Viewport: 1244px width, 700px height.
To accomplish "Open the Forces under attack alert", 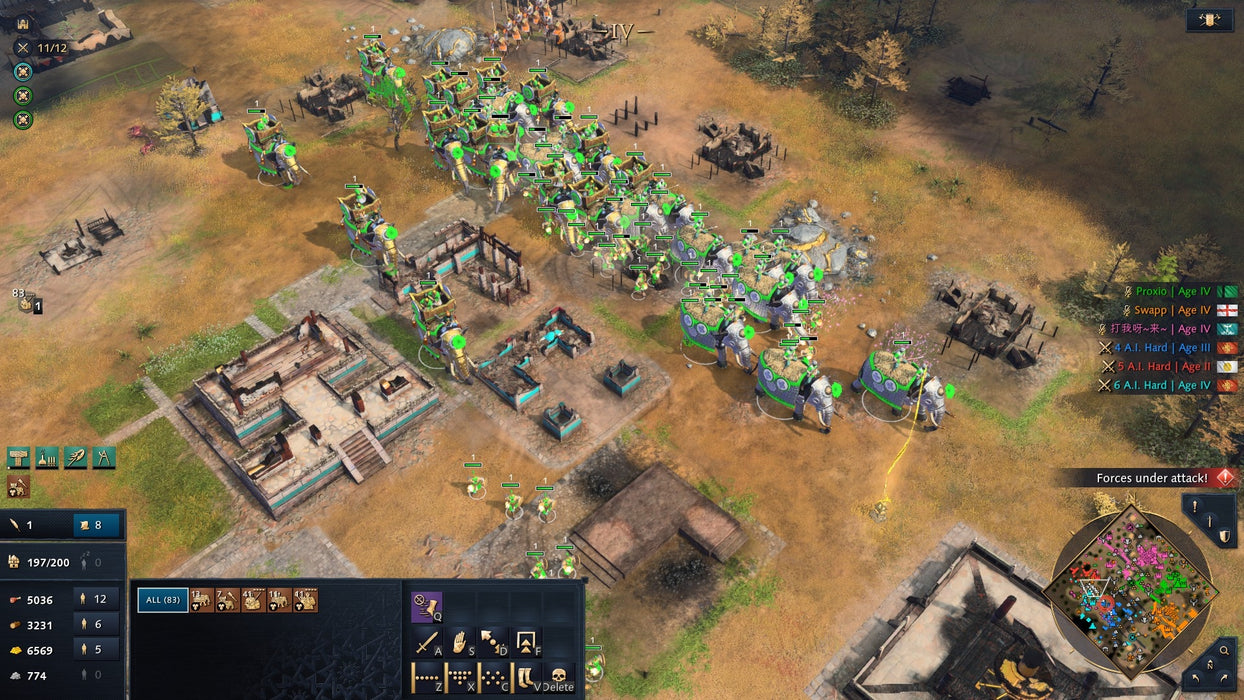I will (x=1150, y=478).
